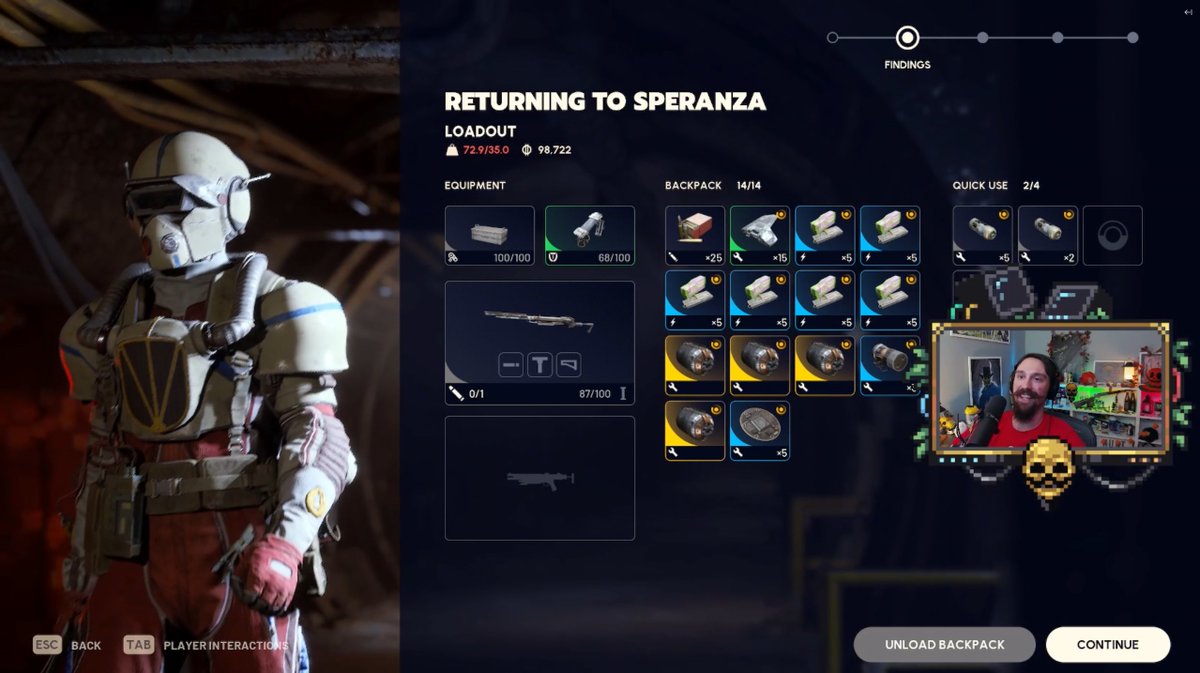This screenshot has height=673, width=1200.
Task: Click the Unload Backpack button
Action: (x=944, y=645)
